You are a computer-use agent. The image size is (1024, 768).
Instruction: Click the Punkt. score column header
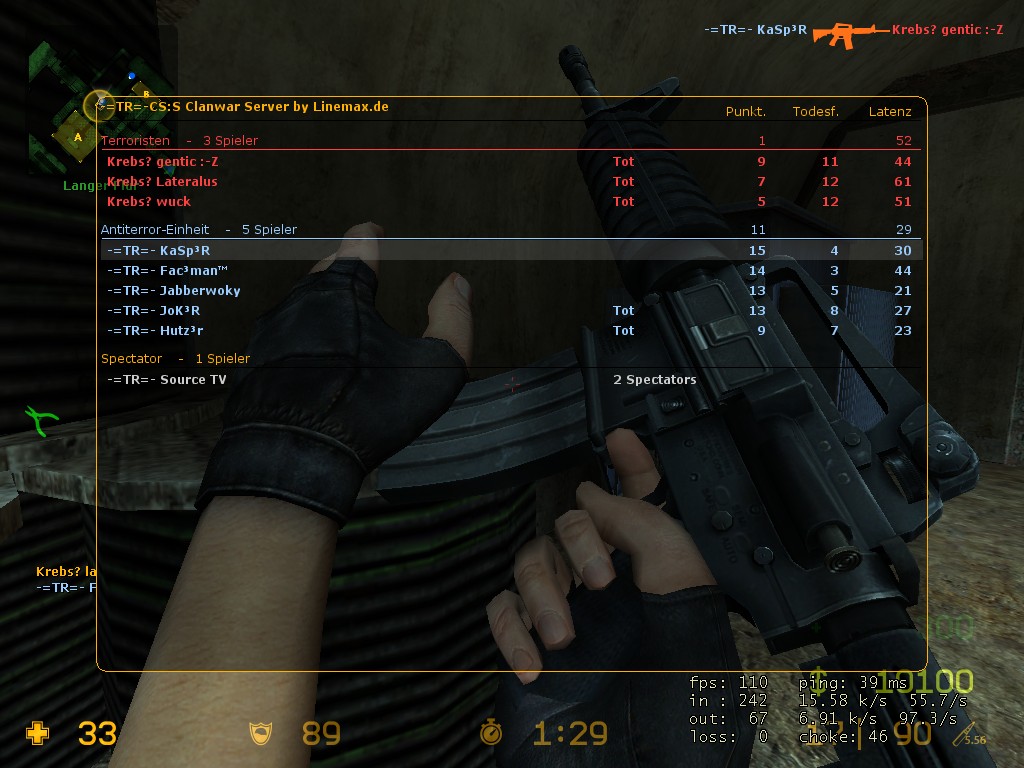click(746, 112)
